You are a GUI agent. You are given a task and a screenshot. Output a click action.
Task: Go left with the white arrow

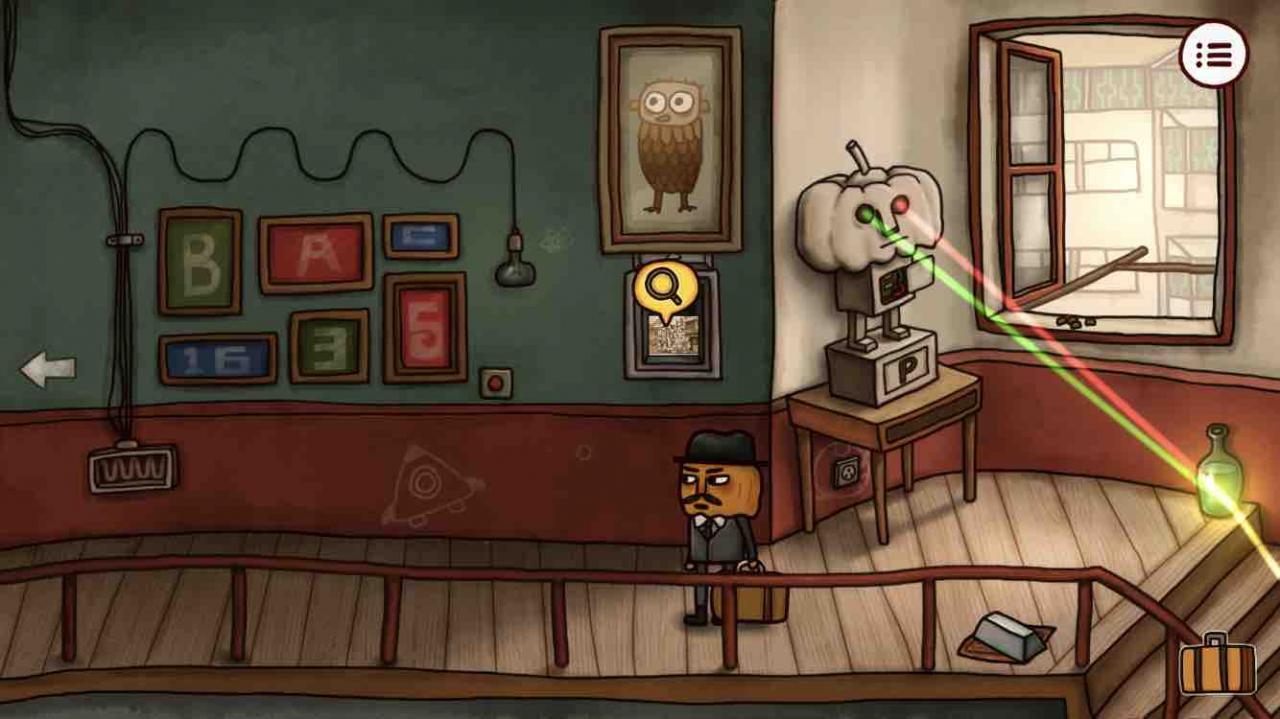[x=48, y=369]
